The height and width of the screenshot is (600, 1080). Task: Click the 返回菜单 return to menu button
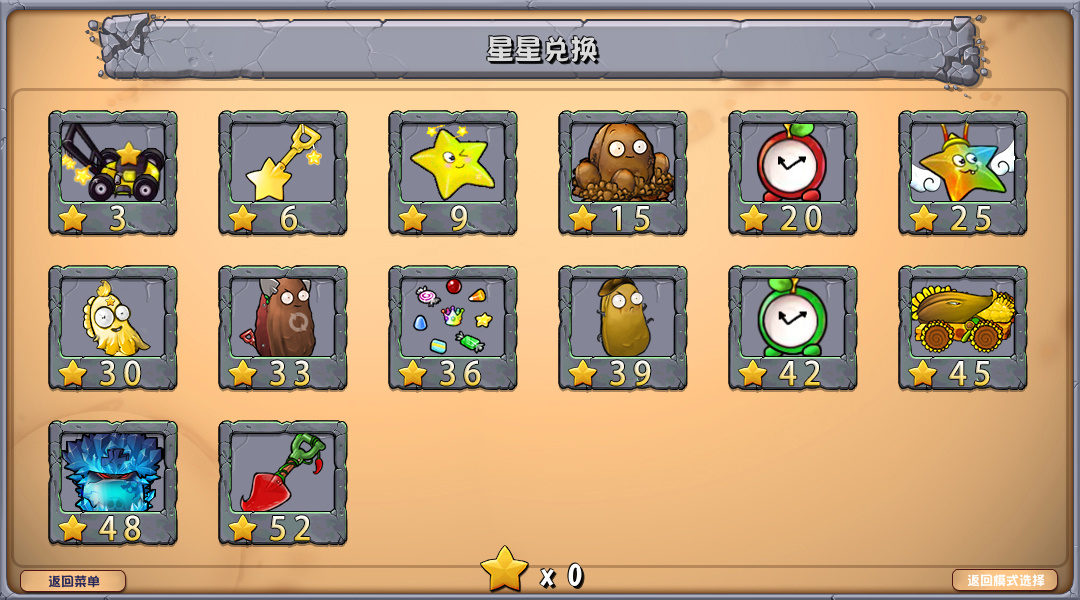click(73, 581)
